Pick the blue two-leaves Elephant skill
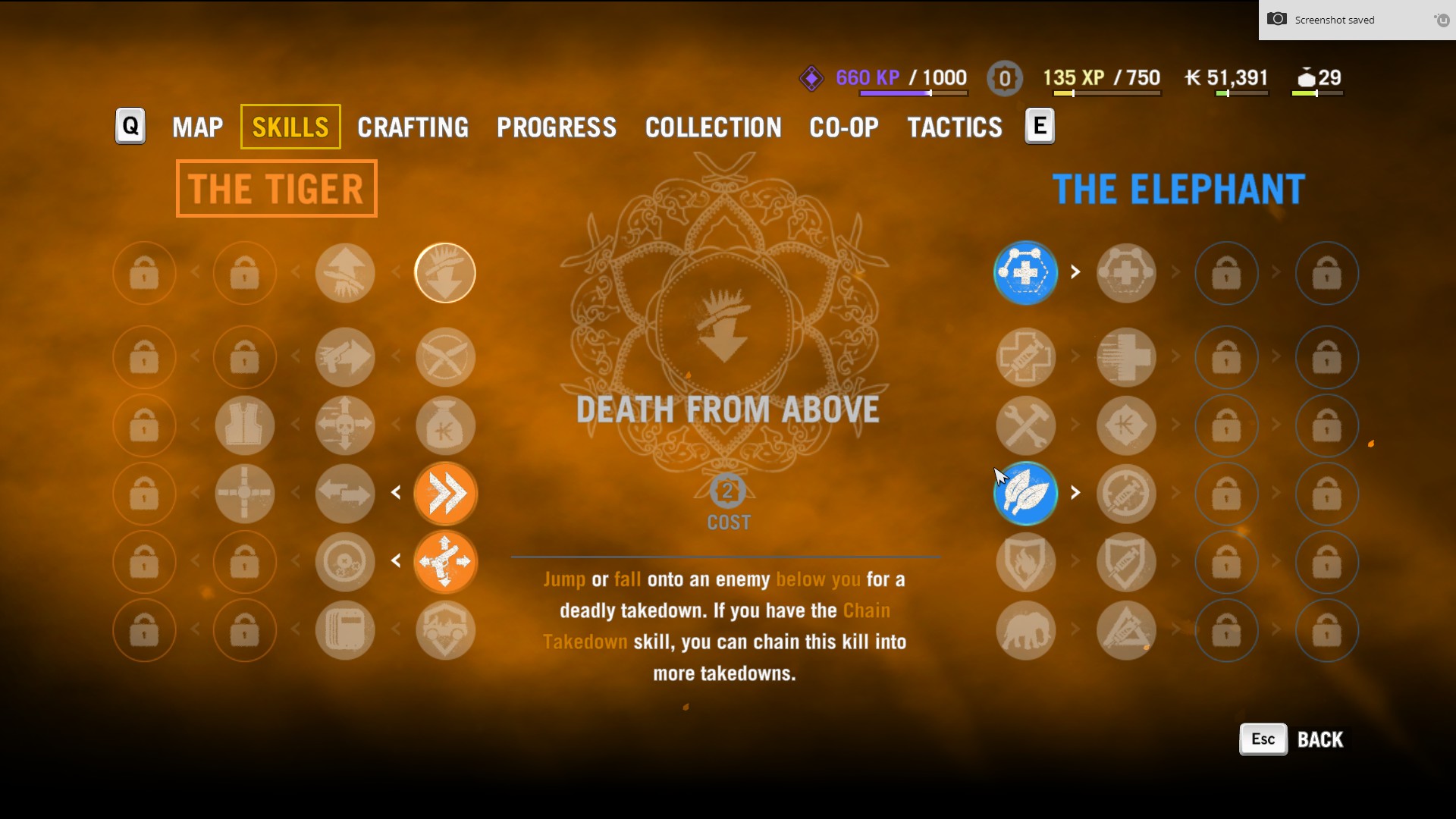1456x819 pixels. coord(1026,494)
